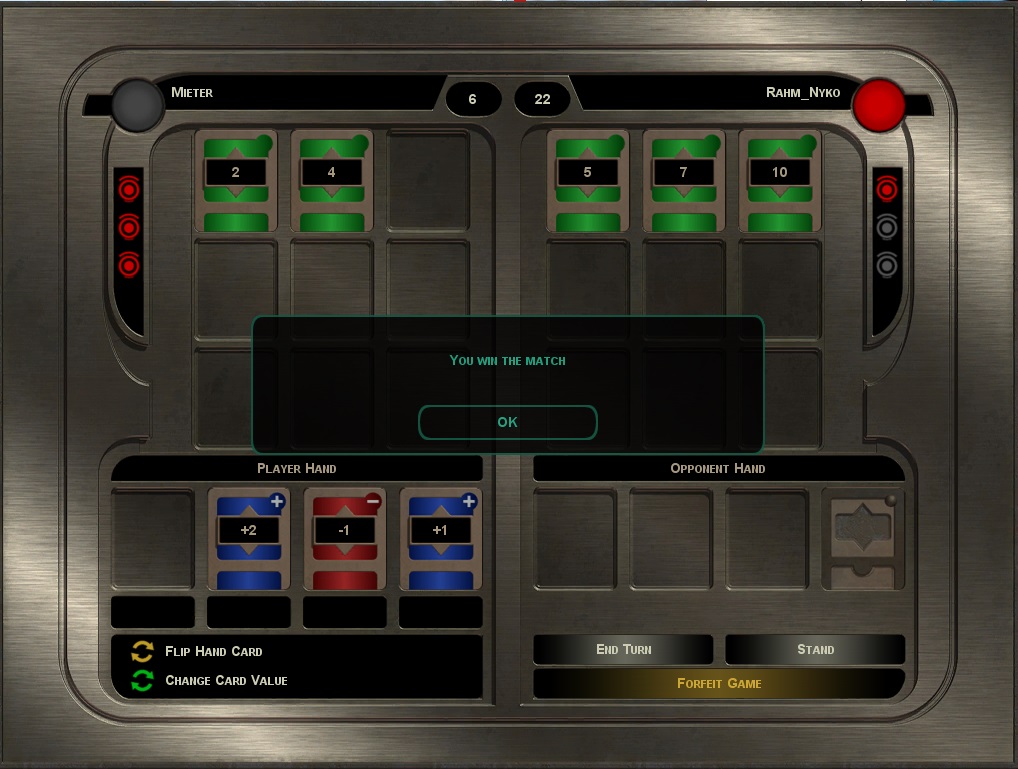1018x769 pixels.
Task: Click Flip Hand Card option
Action: (x=213, y=651)
